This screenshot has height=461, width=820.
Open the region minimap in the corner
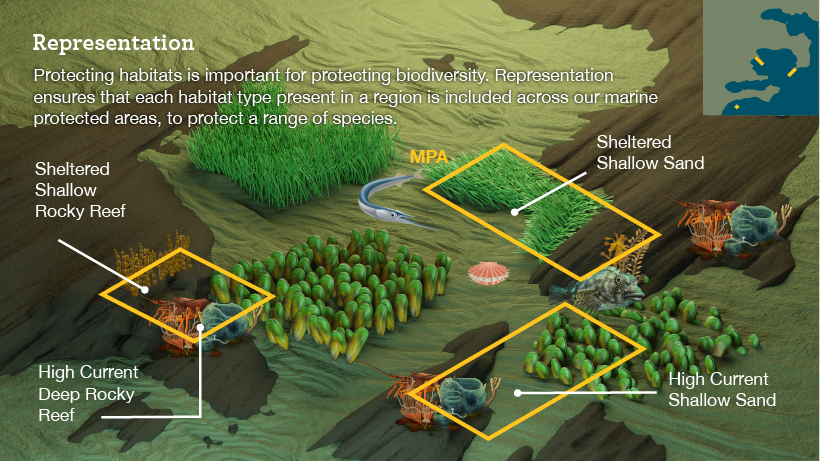click(760, 60)
